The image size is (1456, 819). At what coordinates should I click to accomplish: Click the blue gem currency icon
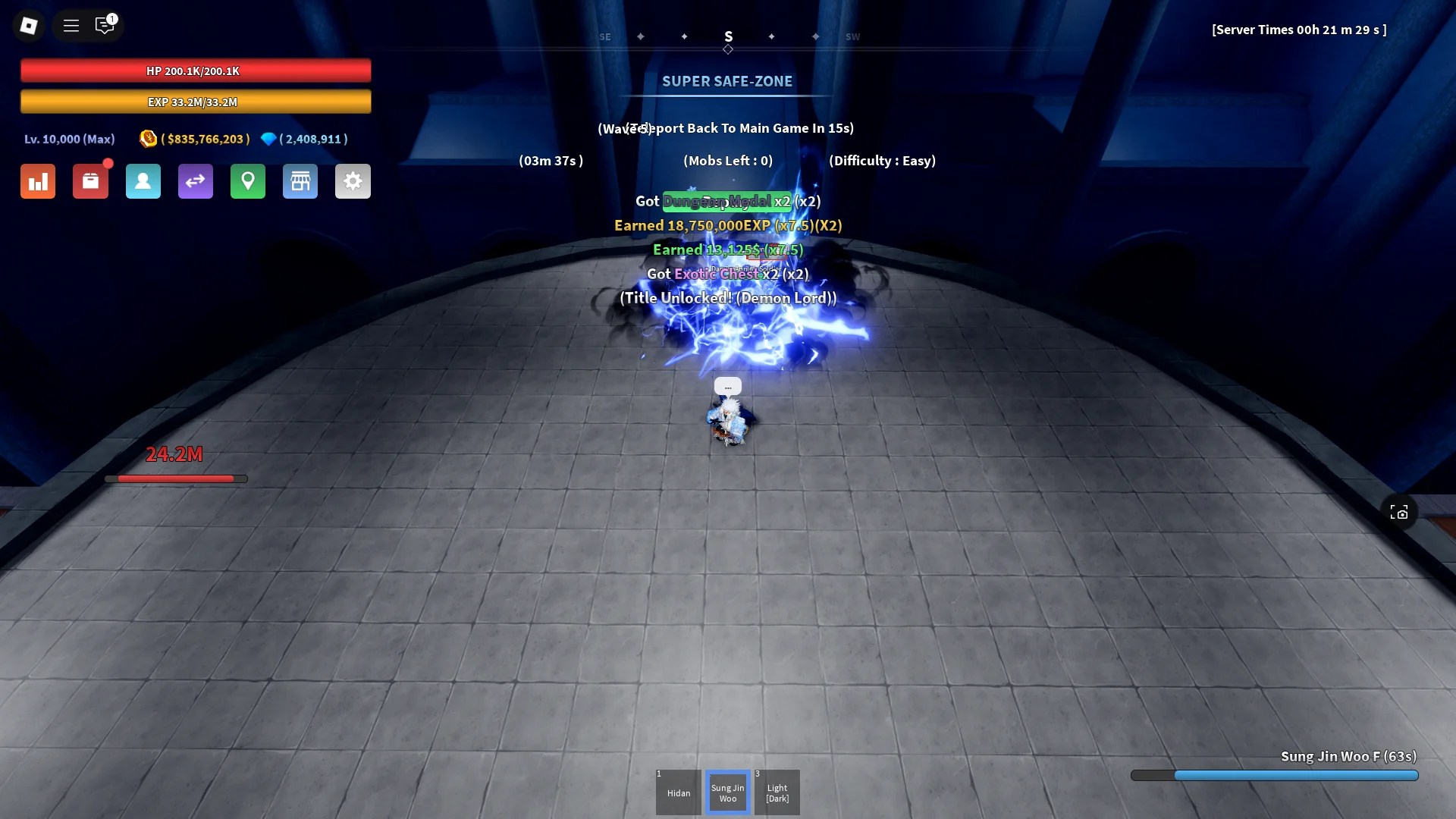click(269, 139)
